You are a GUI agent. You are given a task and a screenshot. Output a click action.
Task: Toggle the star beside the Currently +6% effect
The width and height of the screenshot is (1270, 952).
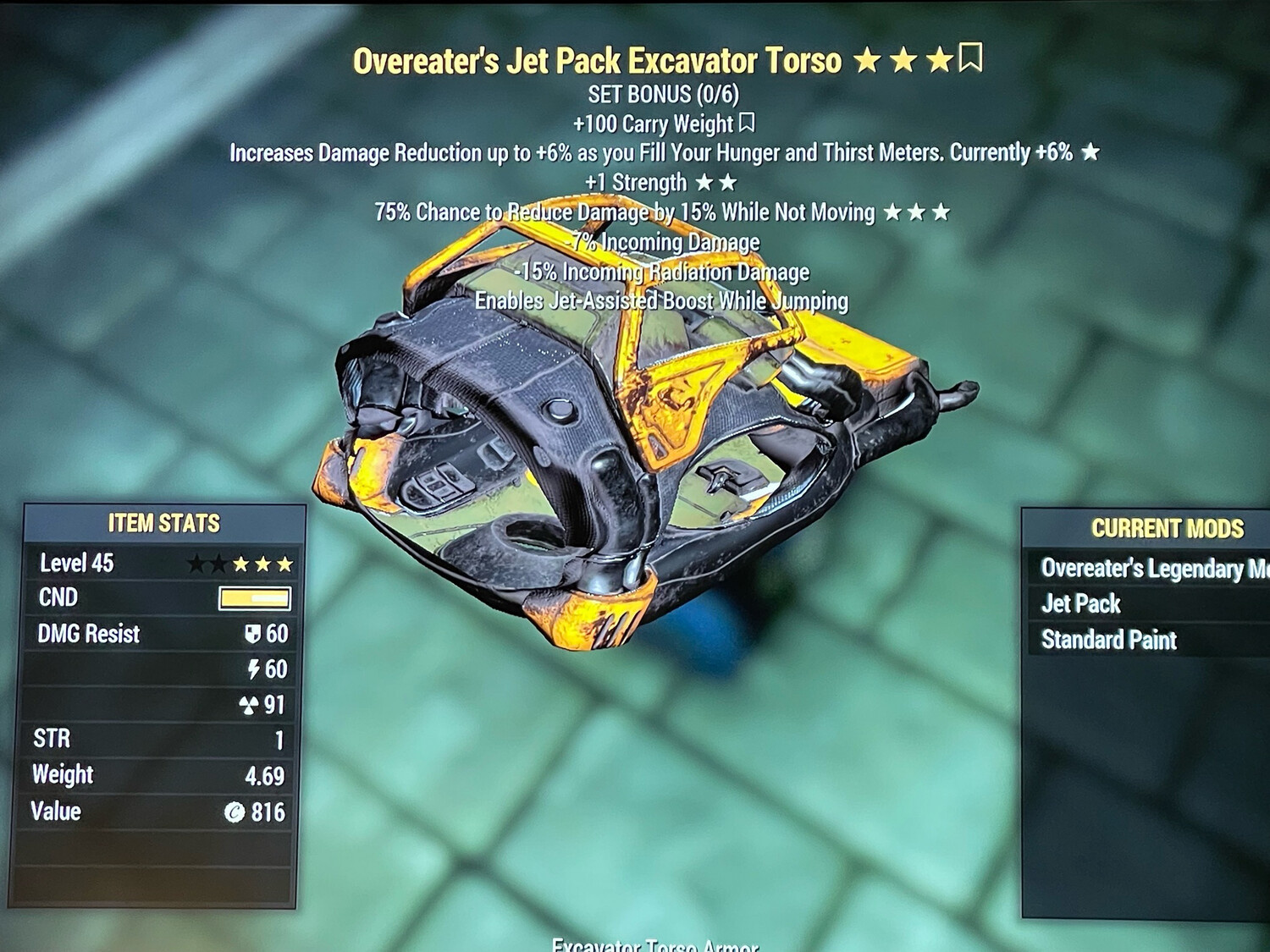pos(1092,153)
